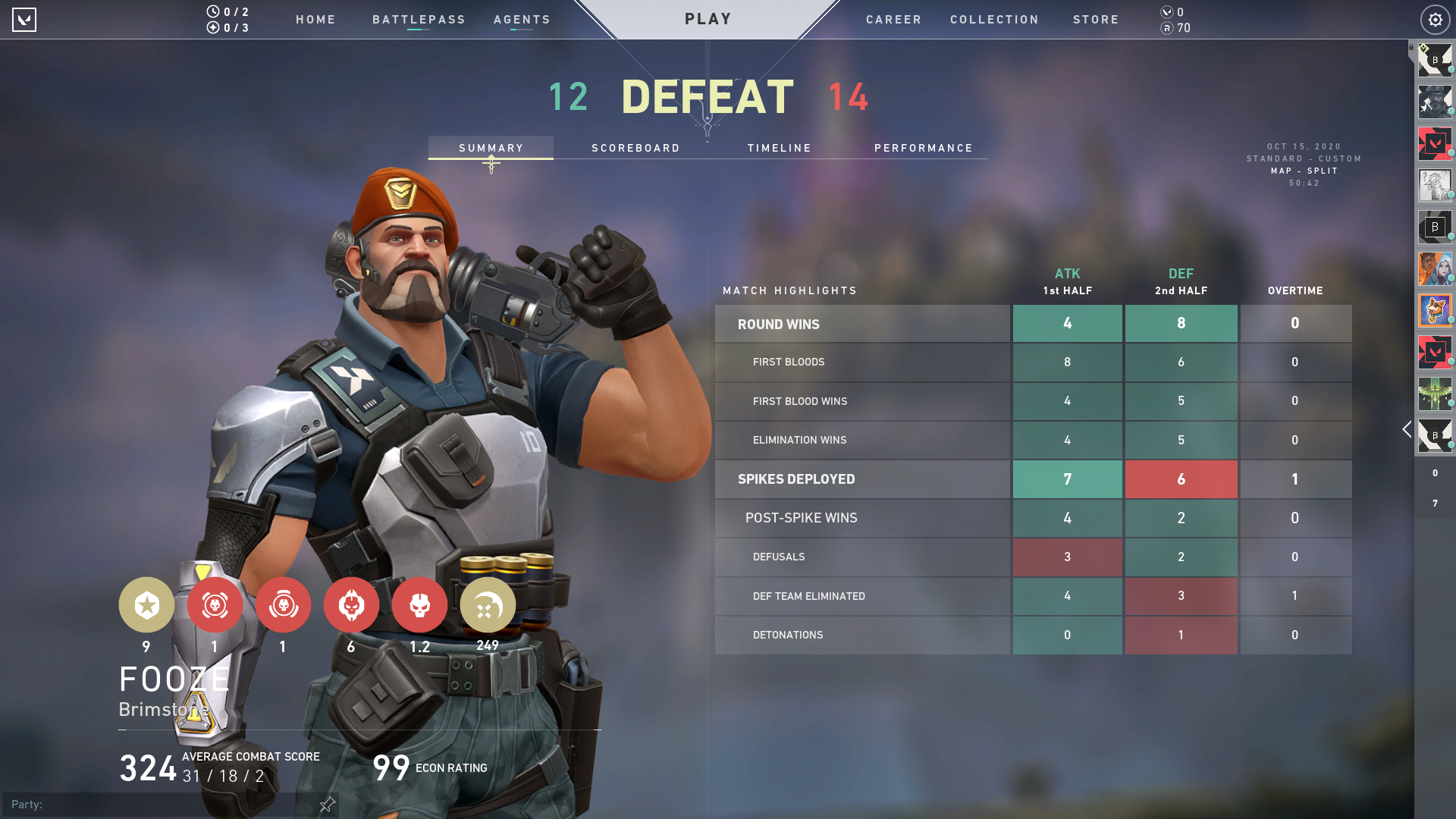Viewport: 1456px width, 819px height.
Task: Open the Store
Action: 1096,20
